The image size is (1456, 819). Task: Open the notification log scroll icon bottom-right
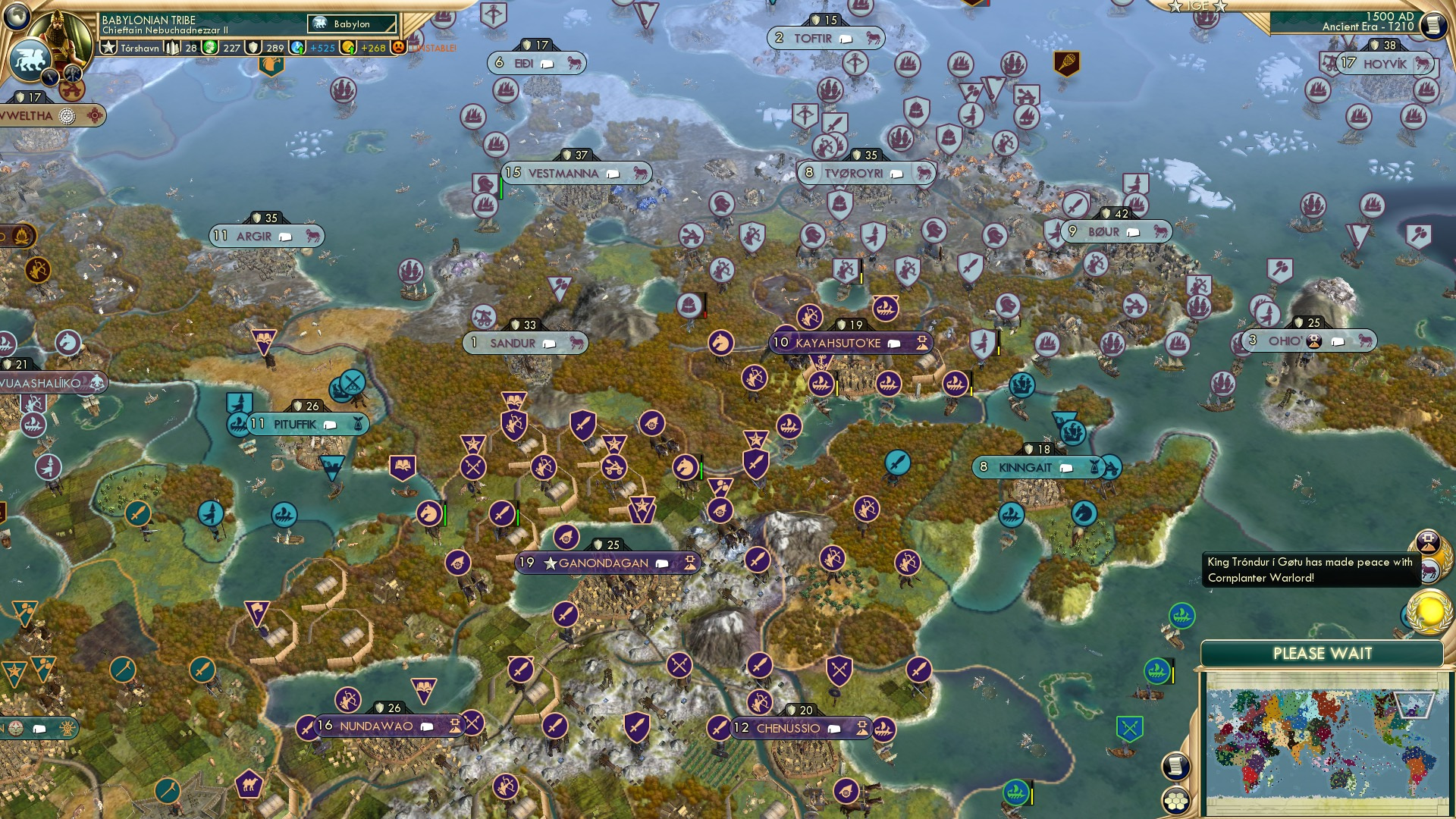coord(1176,767)
